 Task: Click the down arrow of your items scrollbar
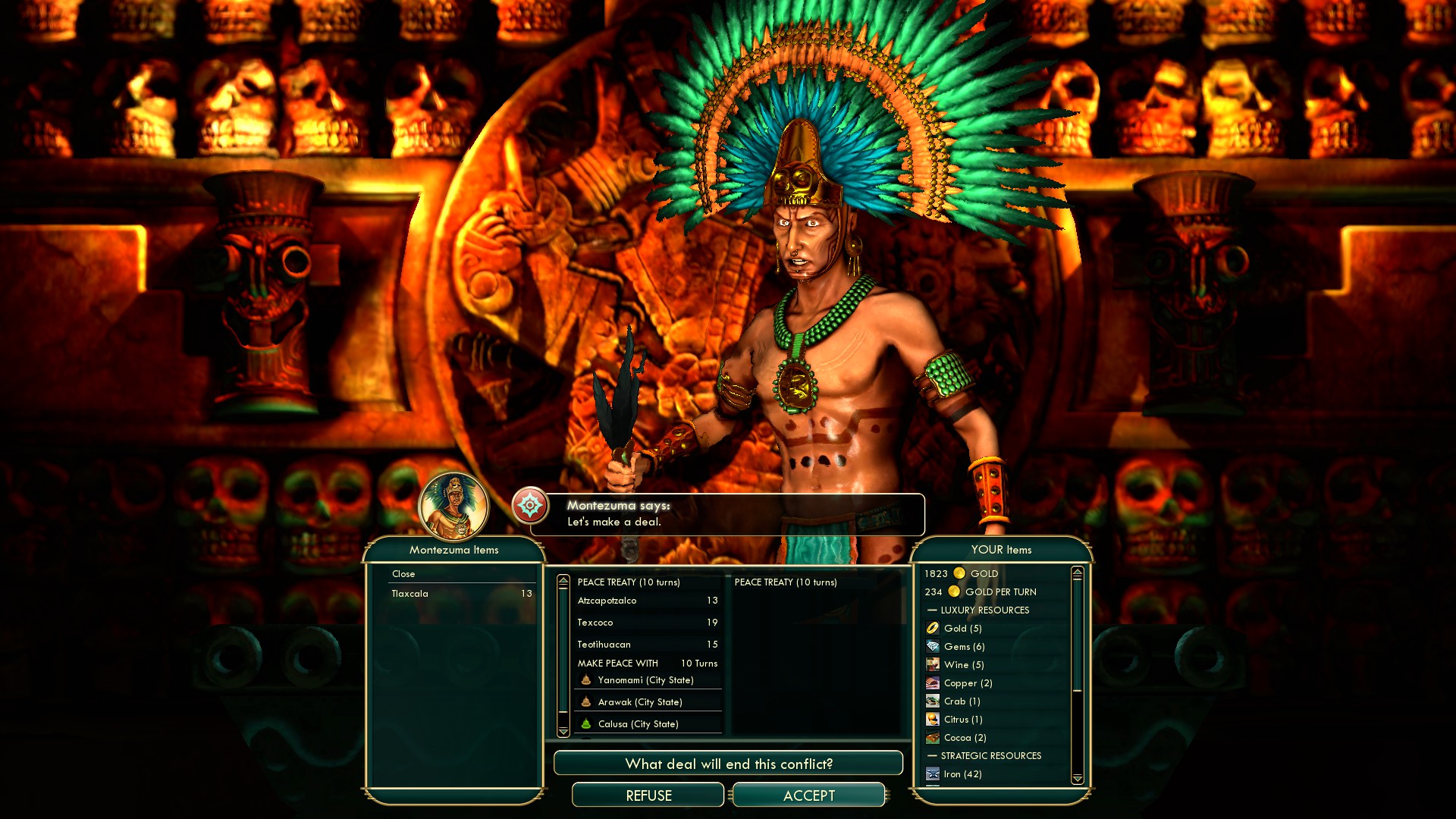[x=1077, y=779]
